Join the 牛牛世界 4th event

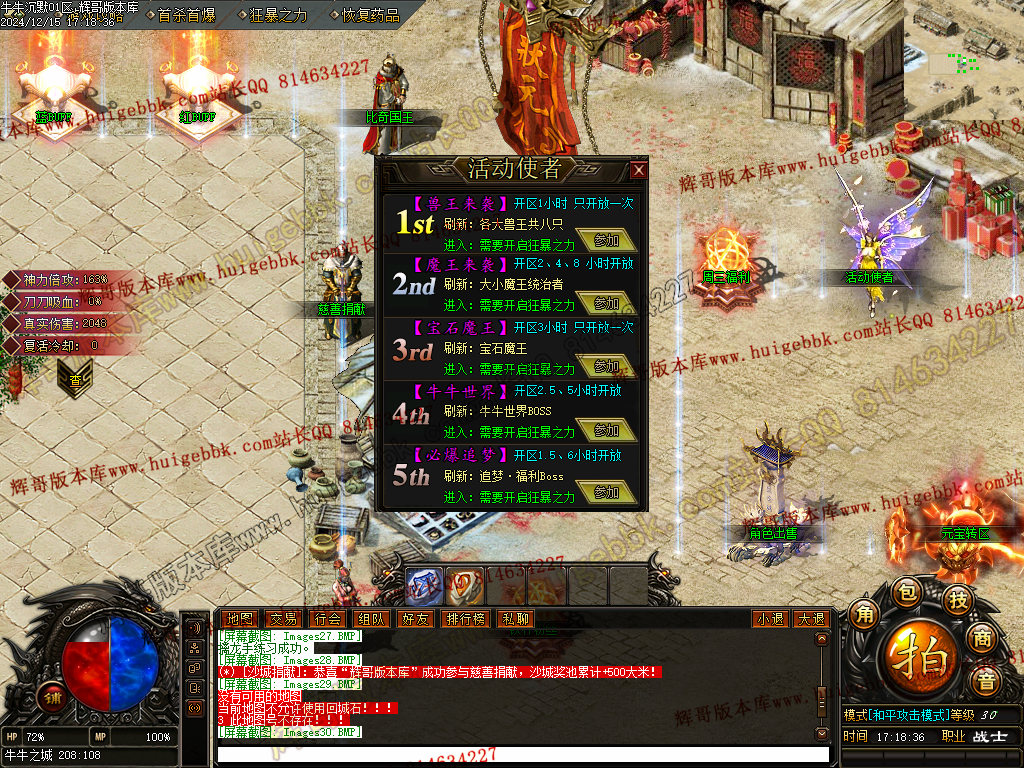coord(606,431)
